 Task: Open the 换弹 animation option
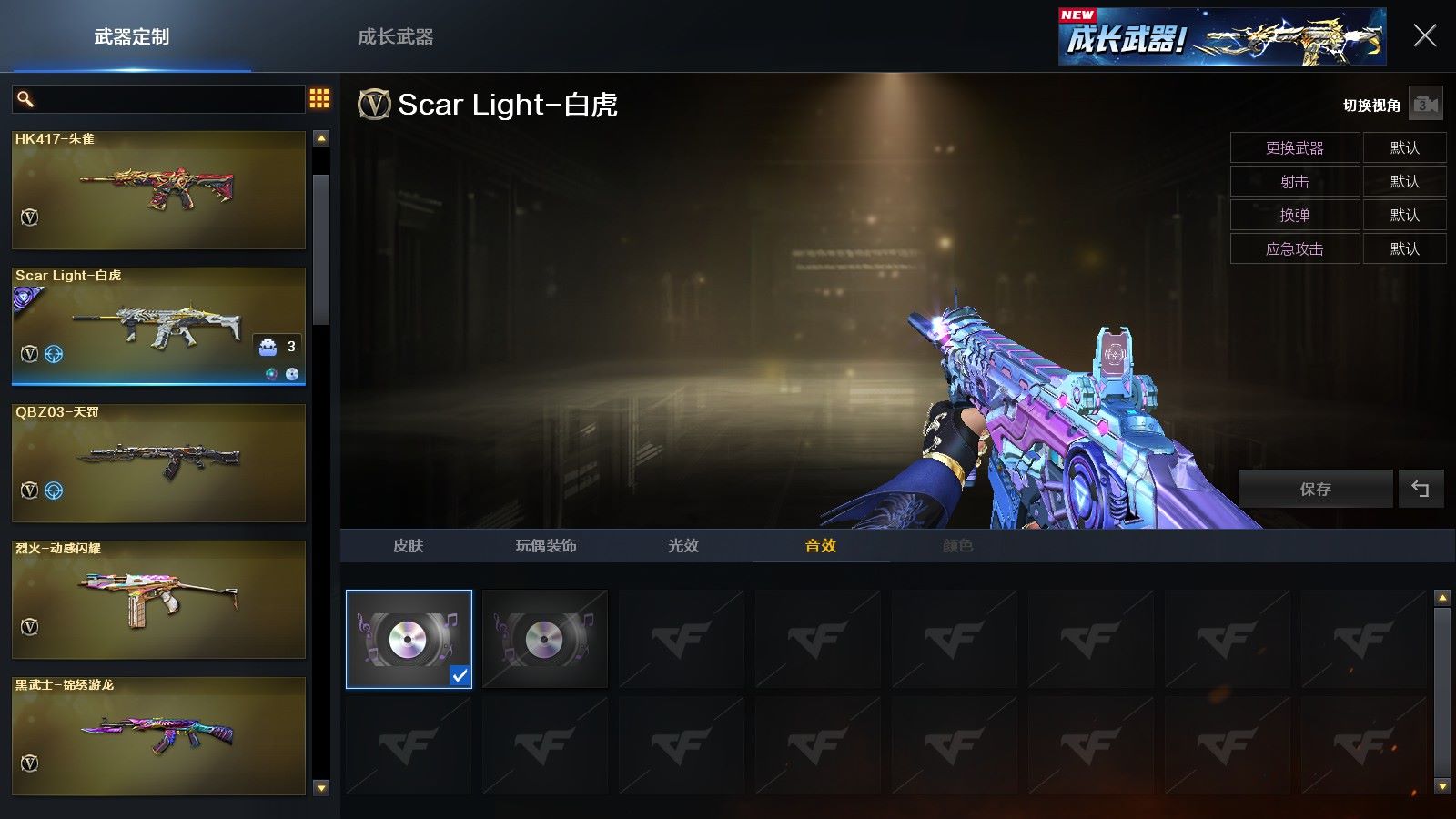pos(1294,216)
